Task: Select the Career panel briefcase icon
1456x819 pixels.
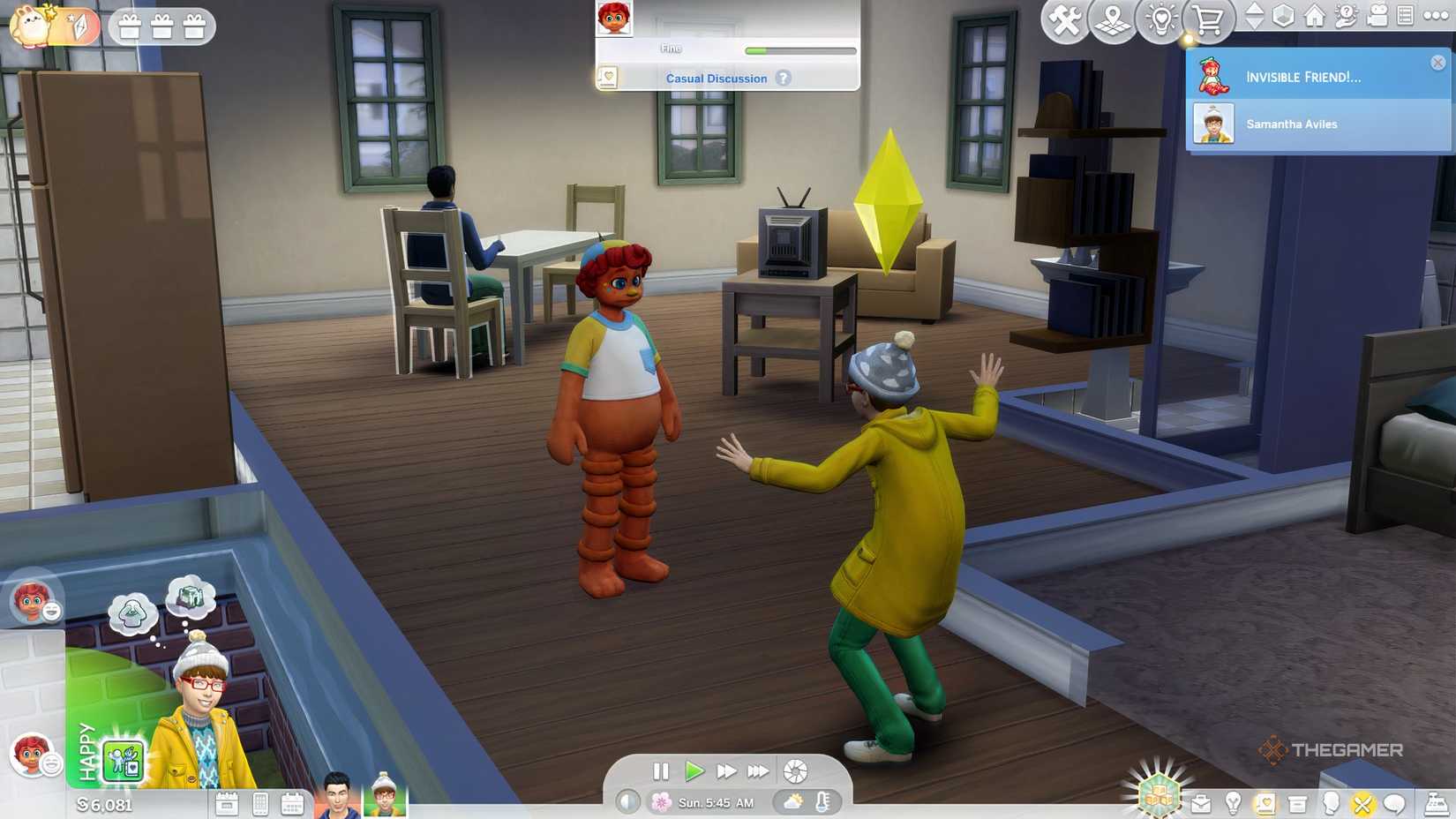Action: click(x=1201, y=802)
